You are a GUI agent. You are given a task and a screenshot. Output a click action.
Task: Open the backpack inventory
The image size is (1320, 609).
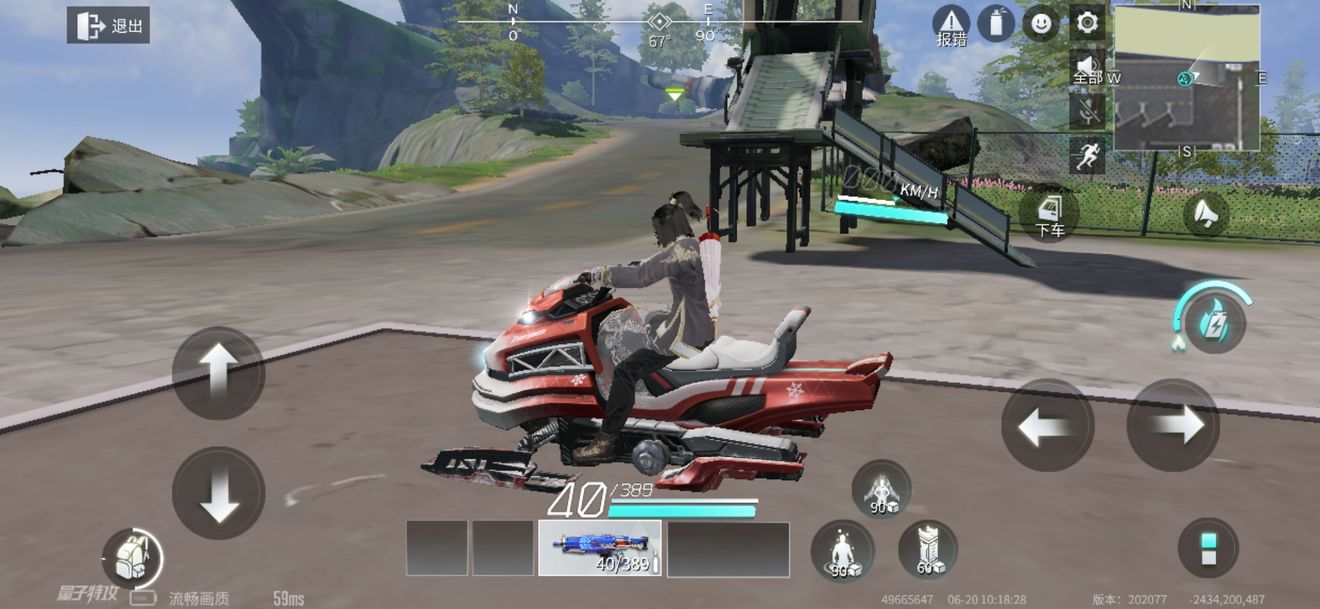[132, 558]
